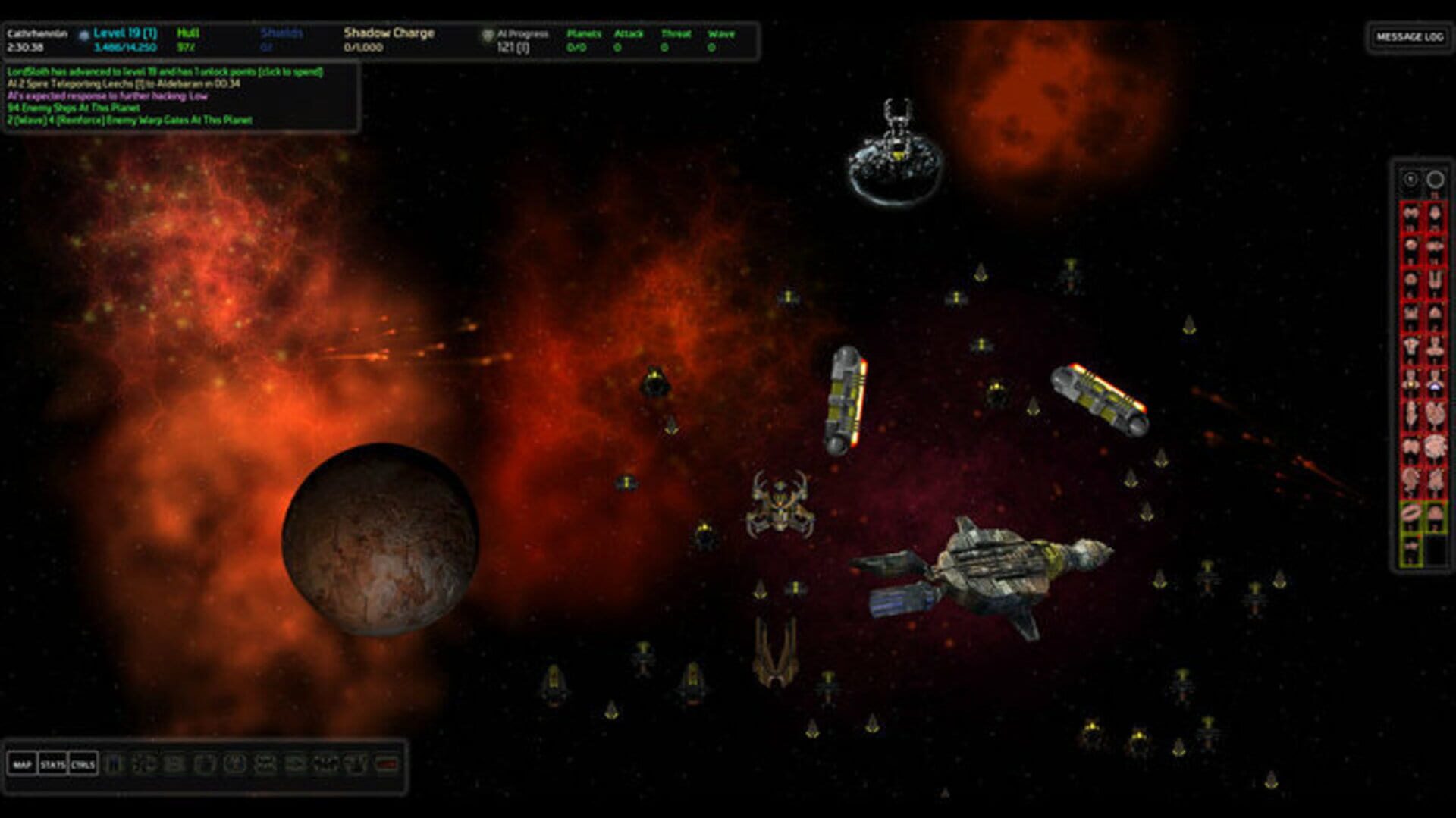Open the MESSAGE LOG
The width and height of the screenshot is (1456, 818).
[1411, 35]
